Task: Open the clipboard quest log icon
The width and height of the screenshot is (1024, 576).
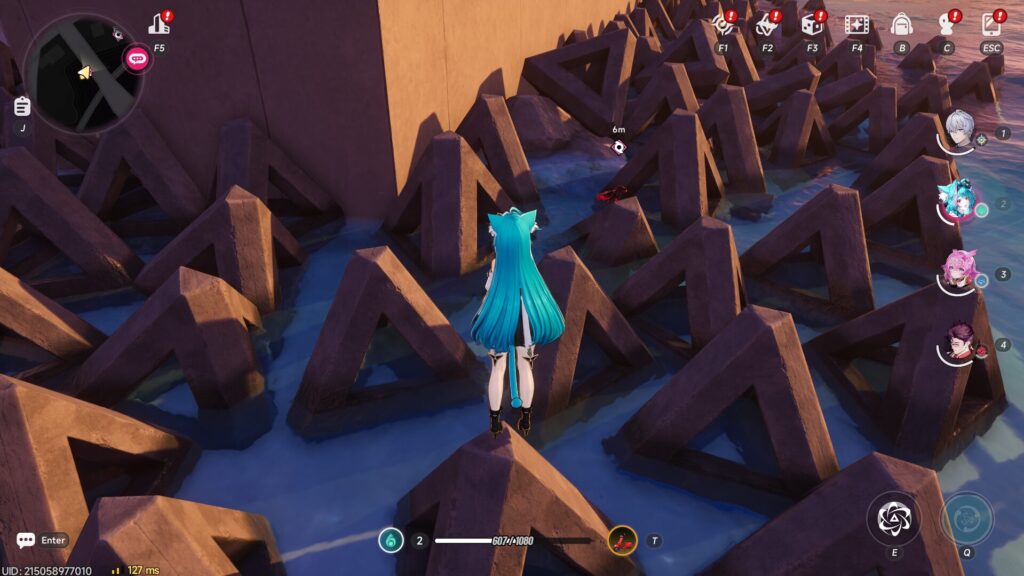Action: pos(22,106)
